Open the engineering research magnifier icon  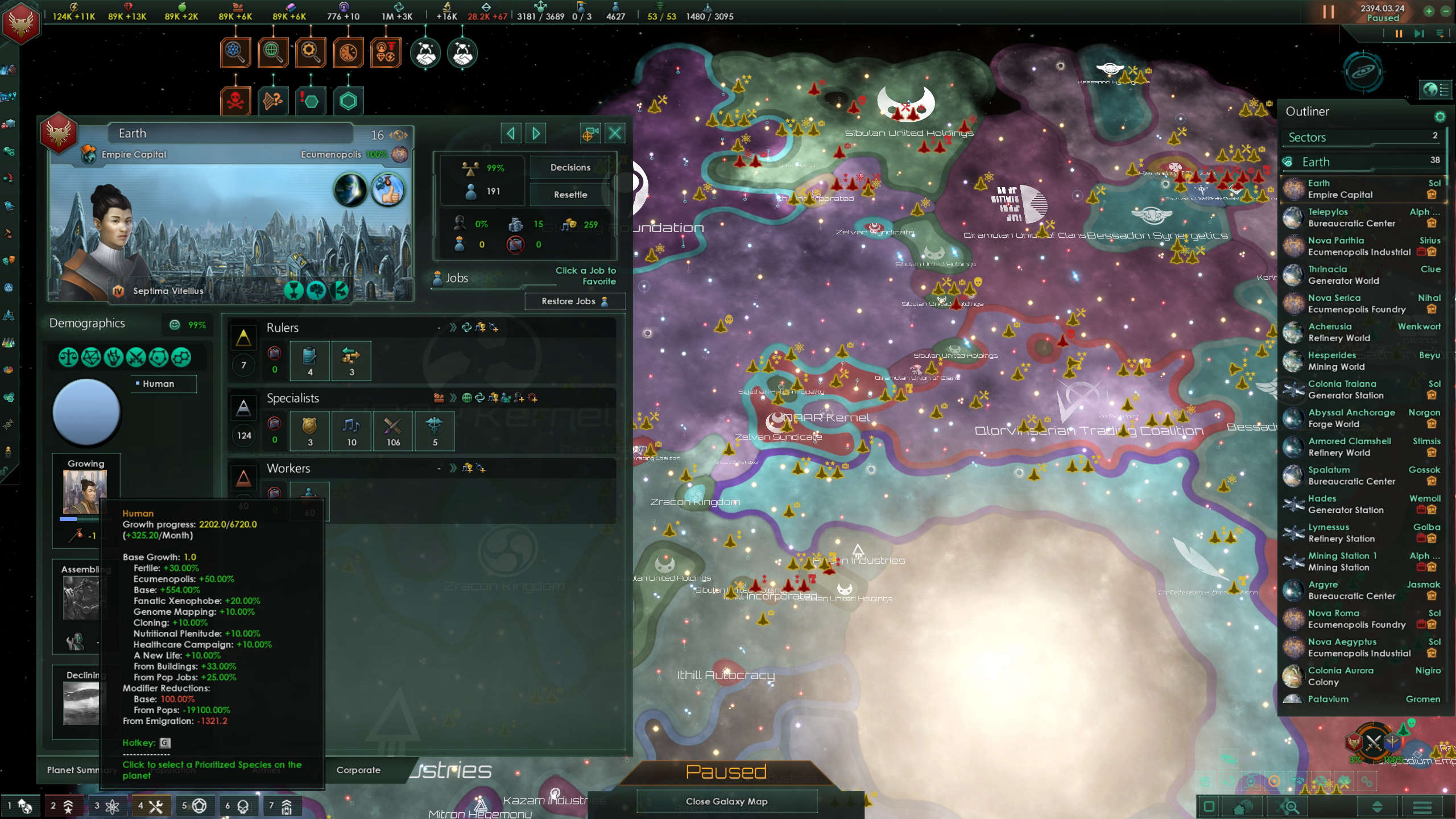point(310,52)
